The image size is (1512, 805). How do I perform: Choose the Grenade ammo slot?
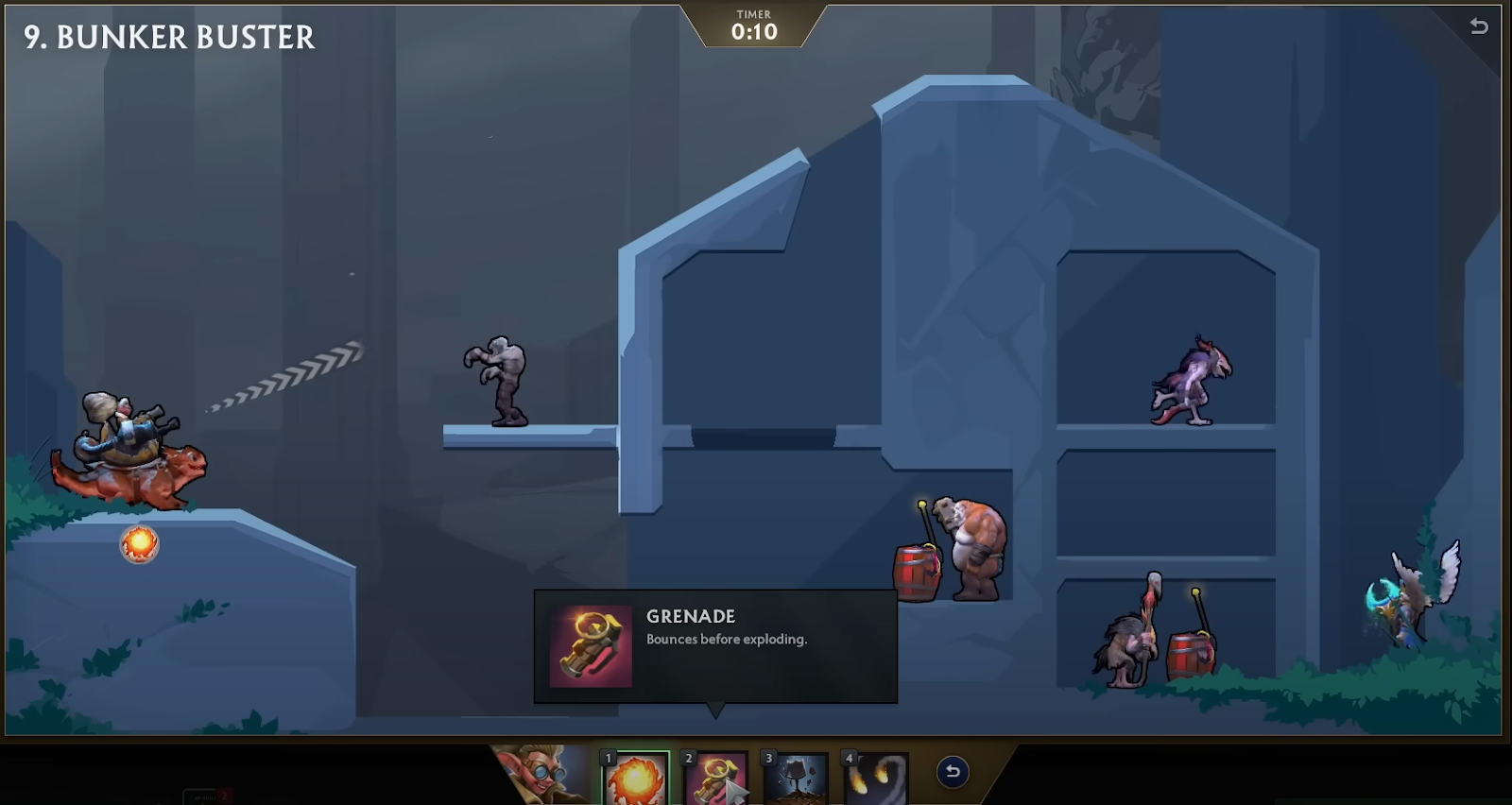click(x=715, y=779)
